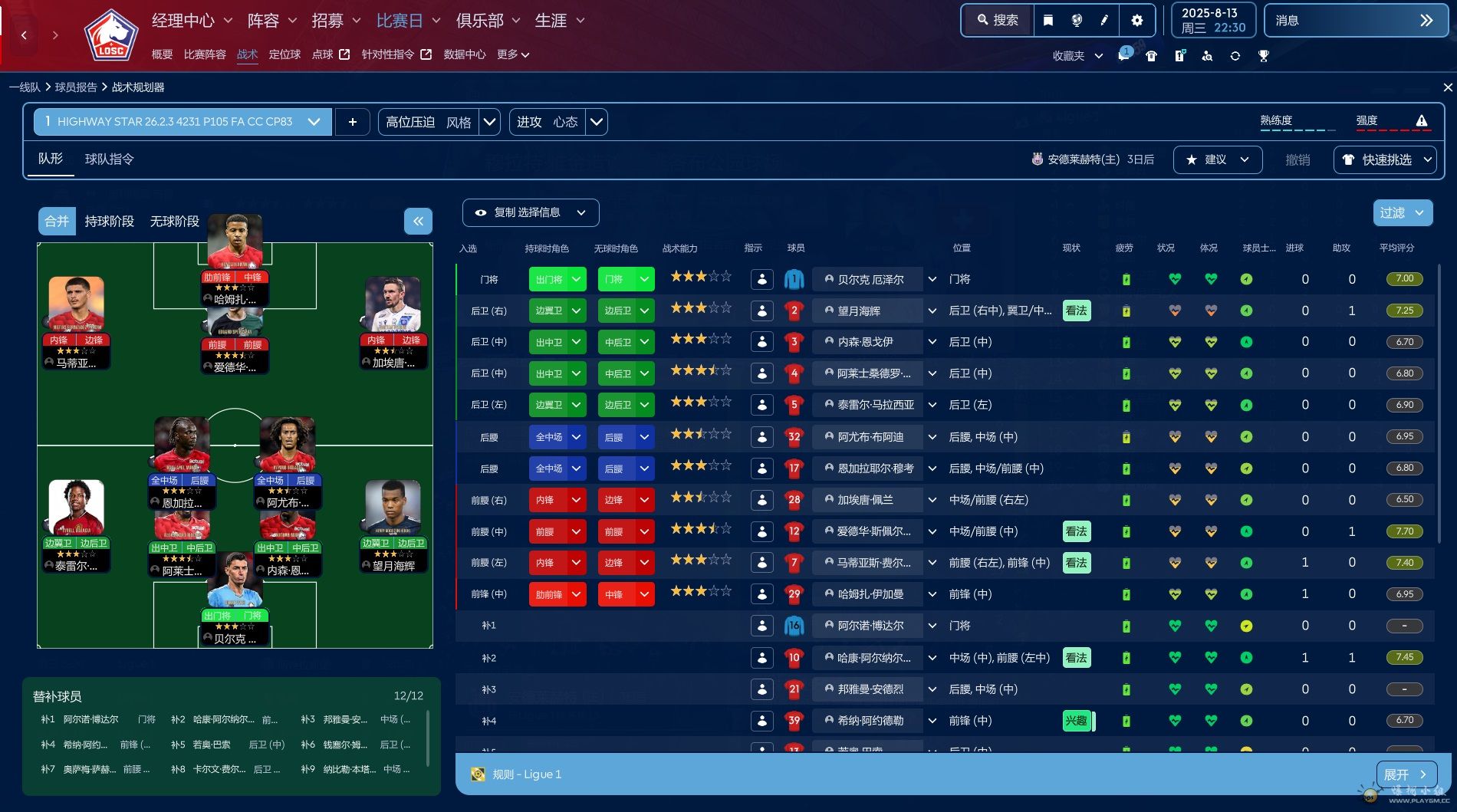Screen dimensions: 1457x812
Task: Close the tactics planner with X
Action: [1448, 87]
